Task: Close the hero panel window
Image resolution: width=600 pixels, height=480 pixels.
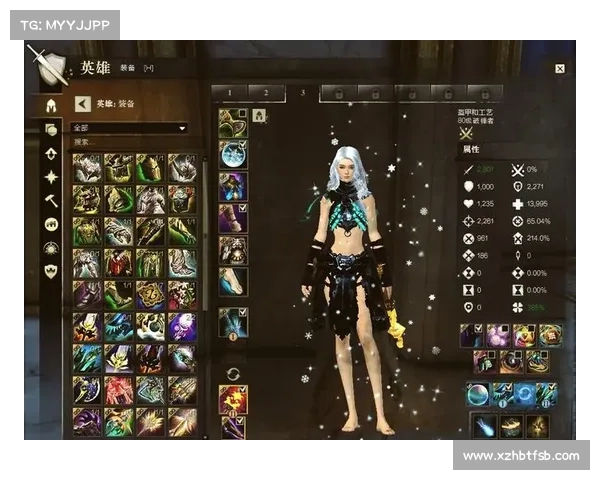Action: click(x=559, y=69)
